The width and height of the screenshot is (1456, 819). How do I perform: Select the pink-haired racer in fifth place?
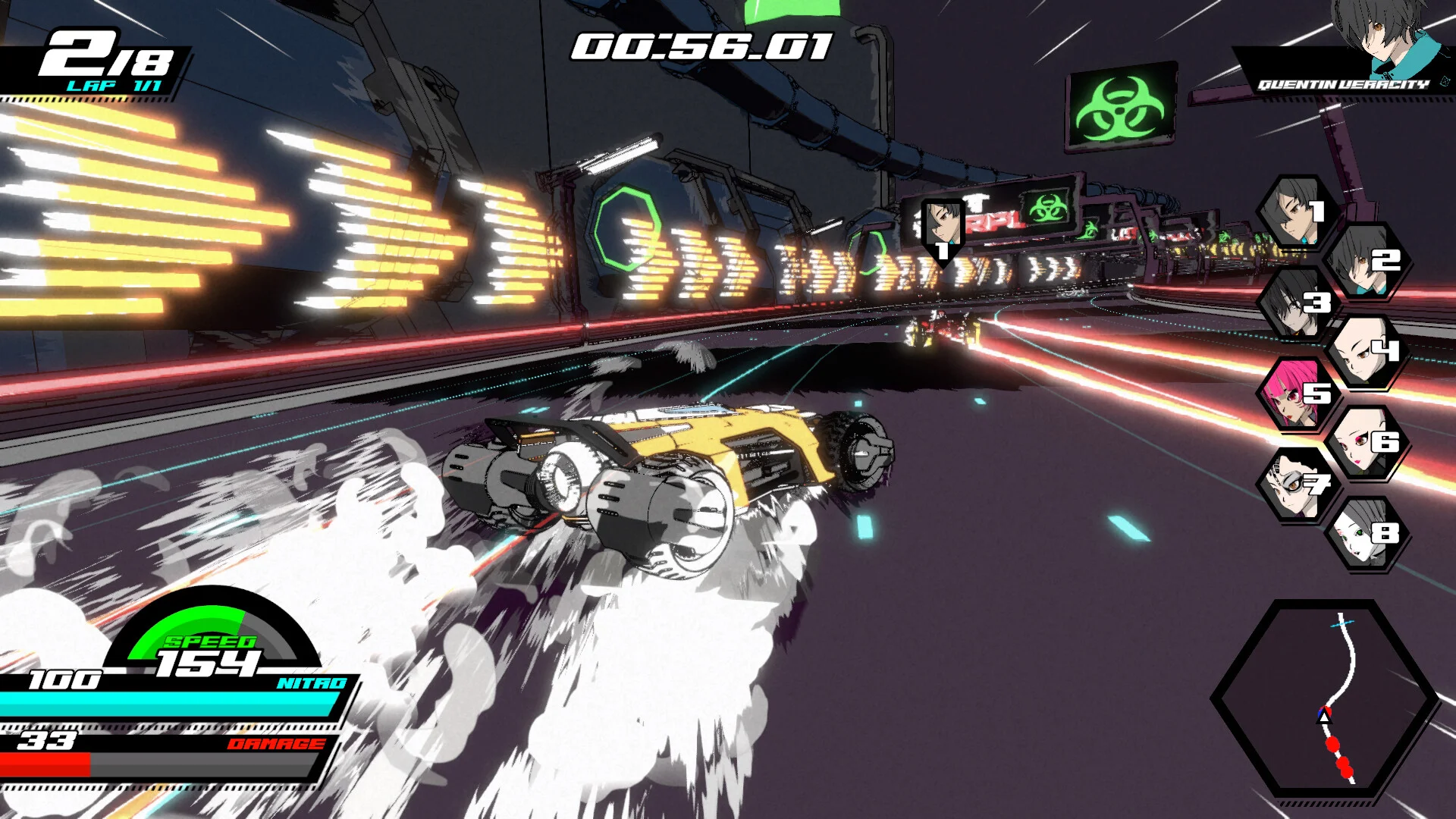(1295, 394)
